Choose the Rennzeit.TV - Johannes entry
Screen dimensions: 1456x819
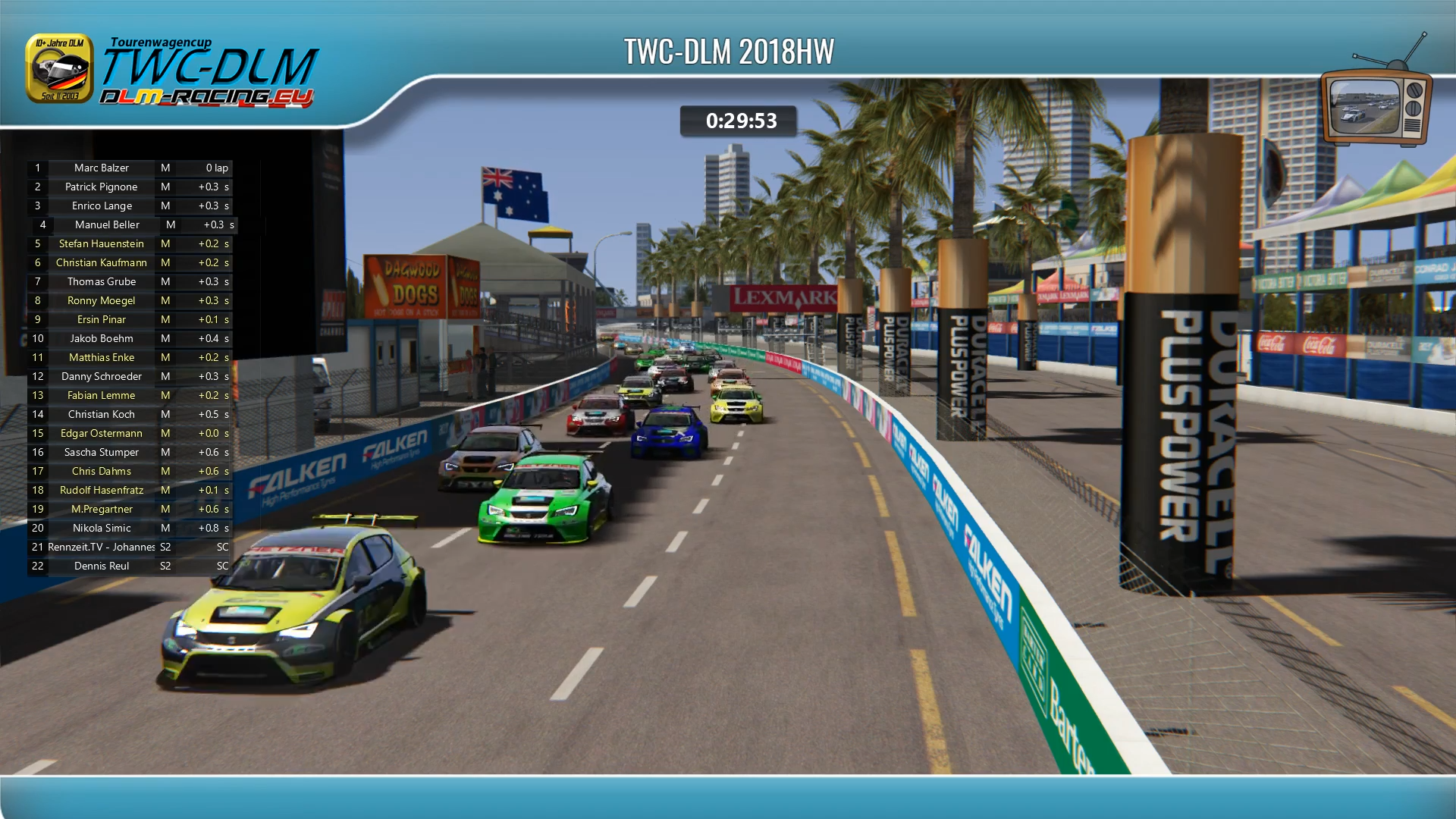tap(102, 547)
